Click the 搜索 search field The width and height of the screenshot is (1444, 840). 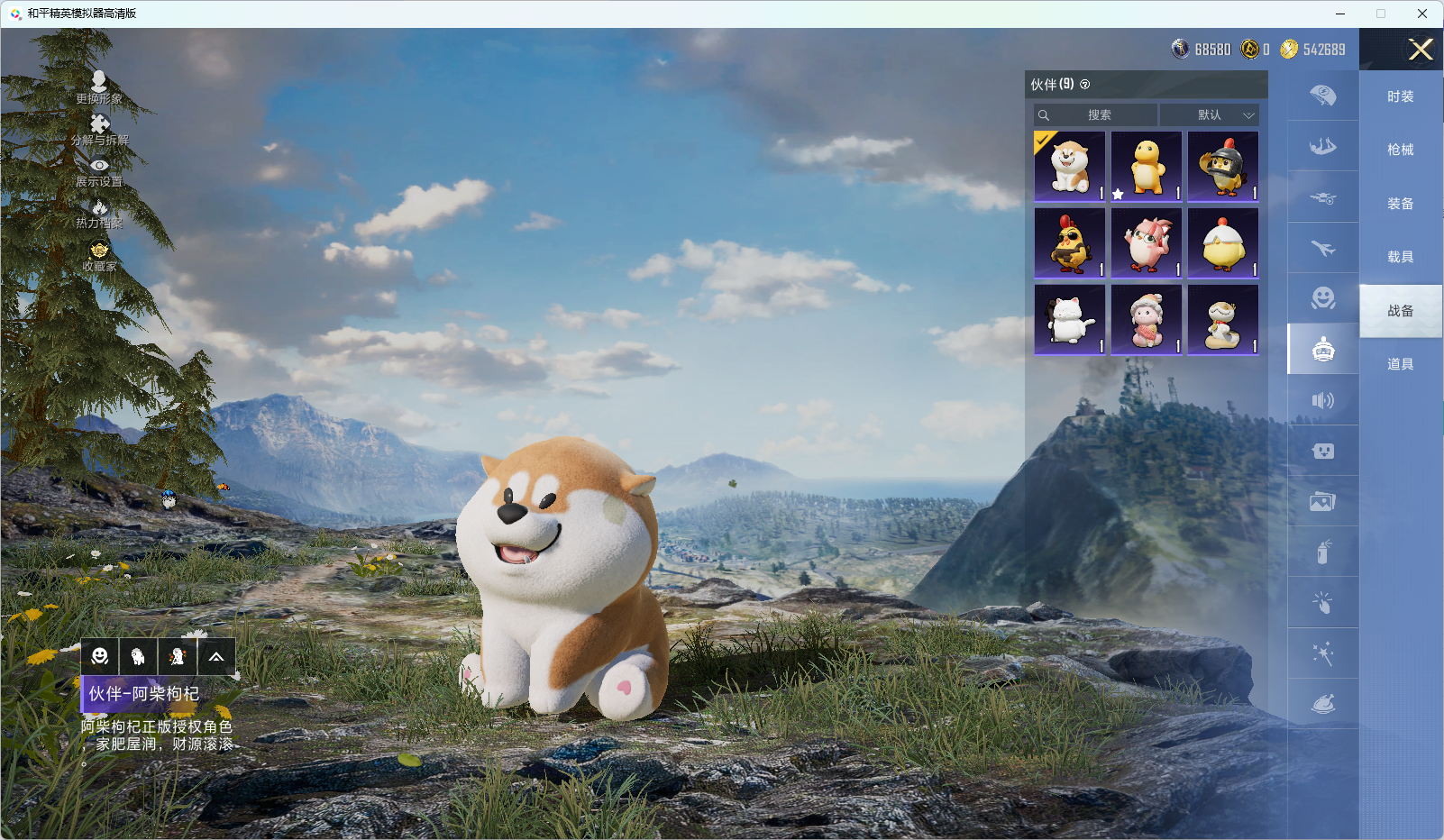[1098, 115]
